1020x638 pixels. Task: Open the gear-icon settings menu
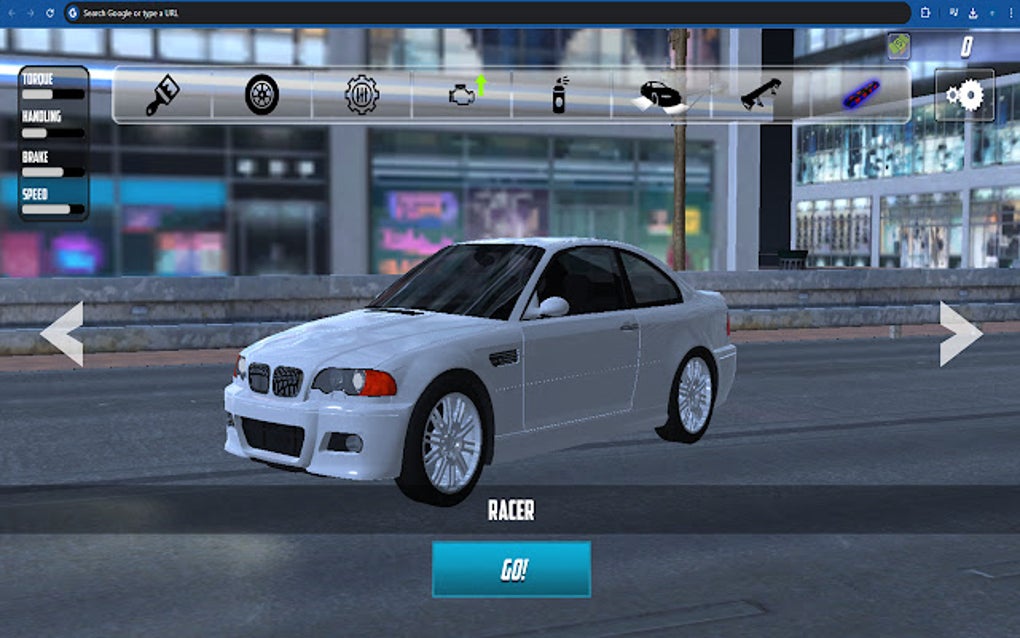pyautogui.click(x=965, y=95)
